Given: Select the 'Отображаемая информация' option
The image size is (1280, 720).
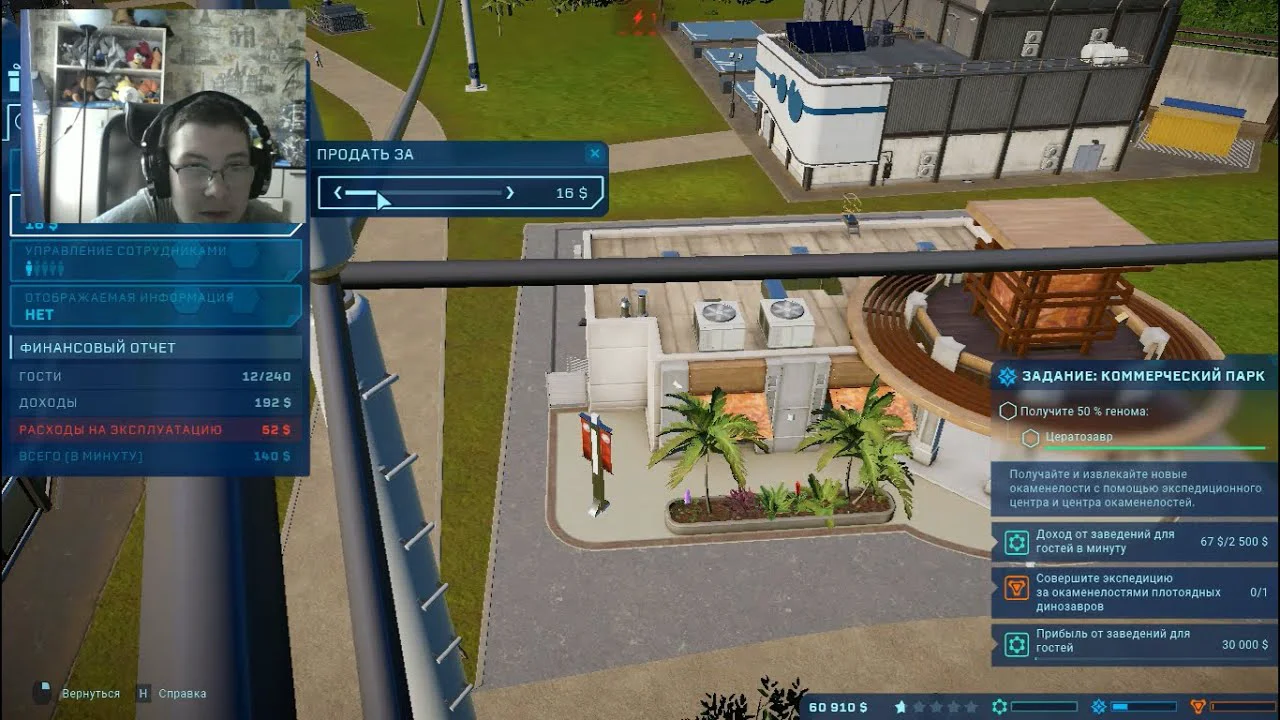Looking at the screenshot, I should (156, 306).
